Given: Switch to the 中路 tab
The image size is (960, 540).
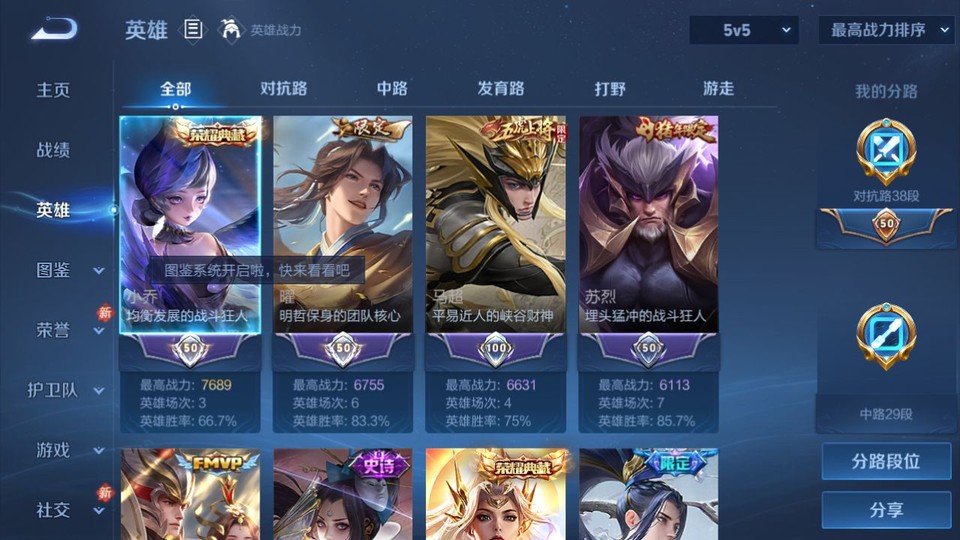Looking at the screenshot, I should [x=392, y=89].
